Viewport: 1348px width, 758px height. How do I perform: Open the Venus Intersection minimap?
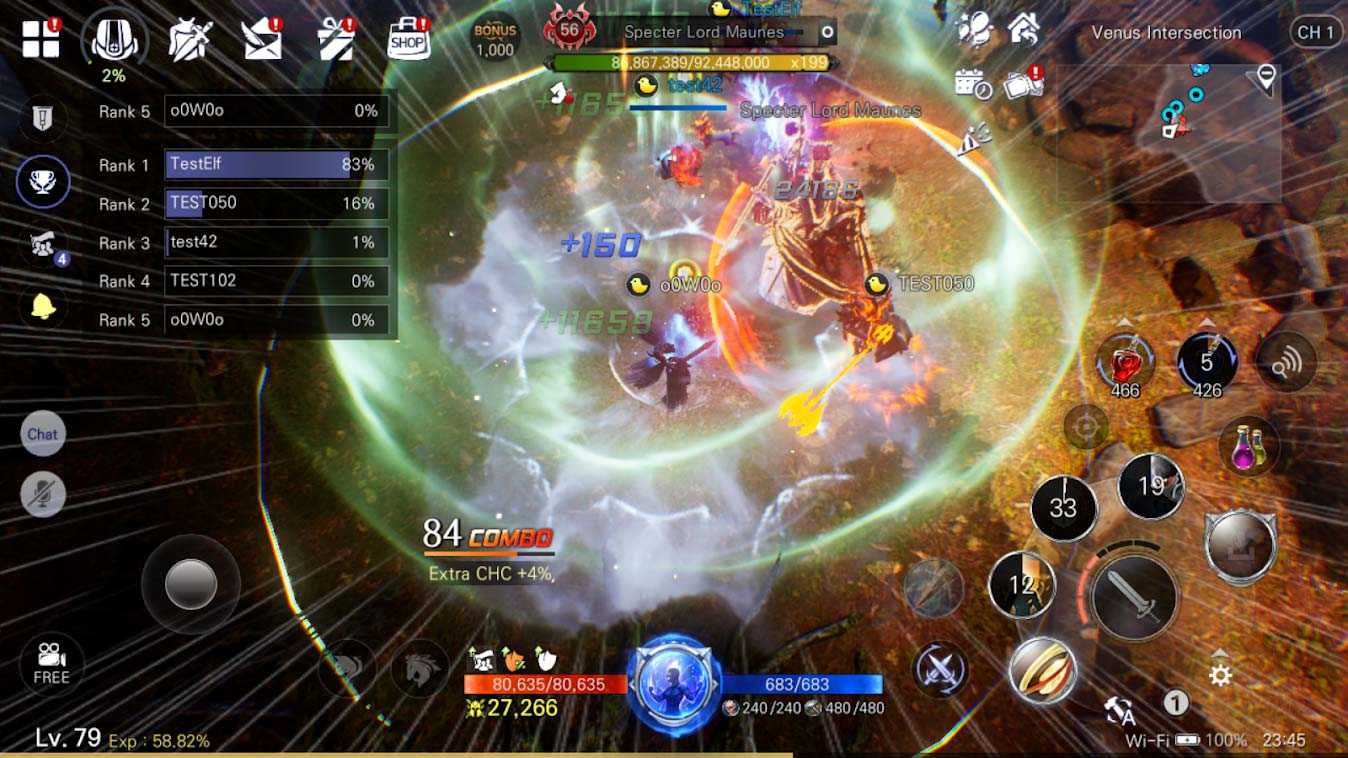(1168, 134)
